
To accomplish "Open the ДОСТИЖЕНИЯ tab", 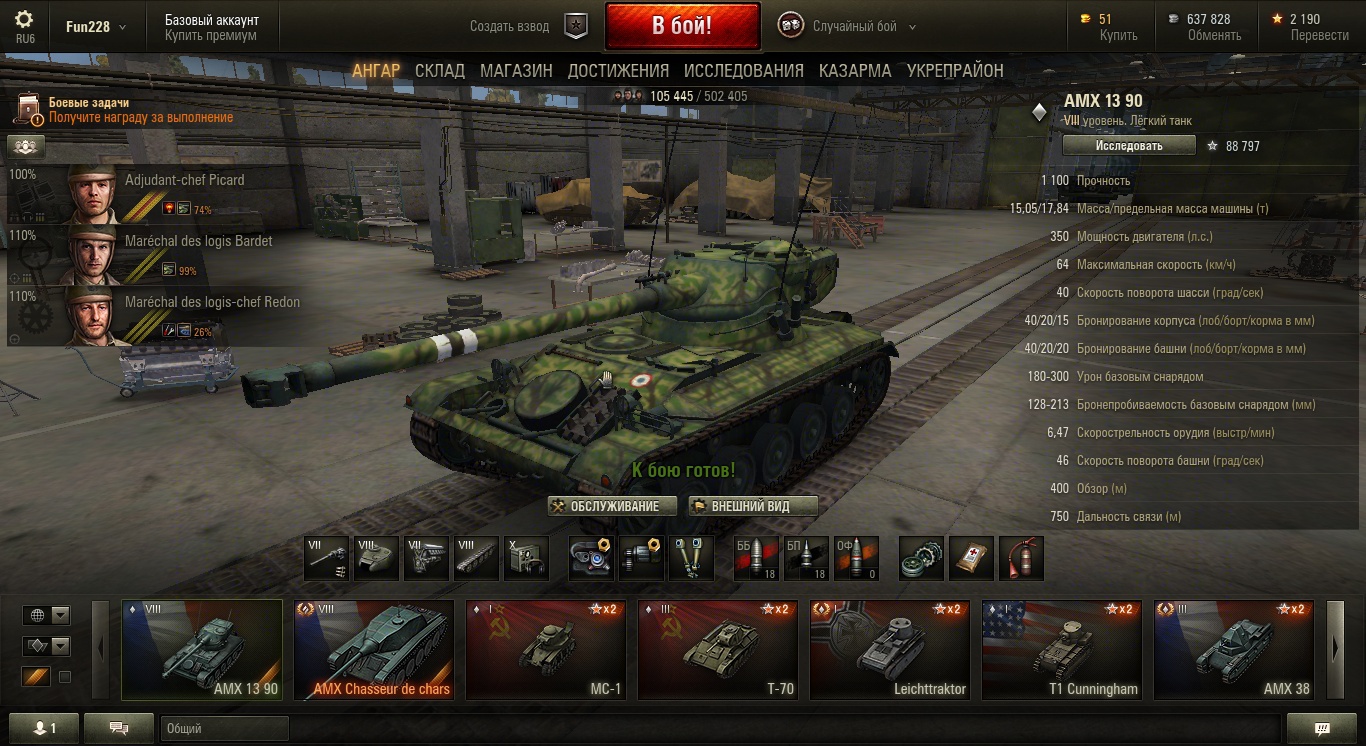I will point(618,71).
